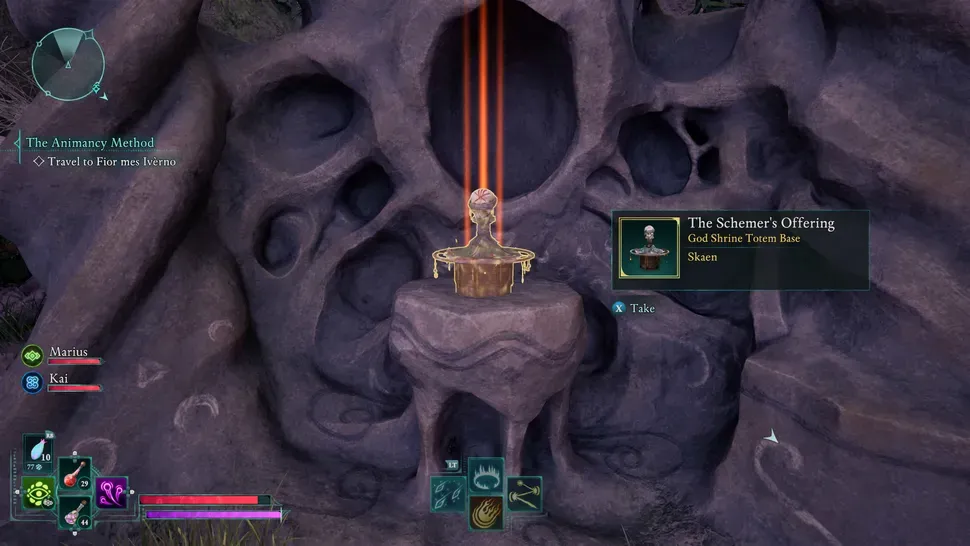The image size is (970, 546).
Task: Trigger the fireball ability
Action: (x=485, y=511)
